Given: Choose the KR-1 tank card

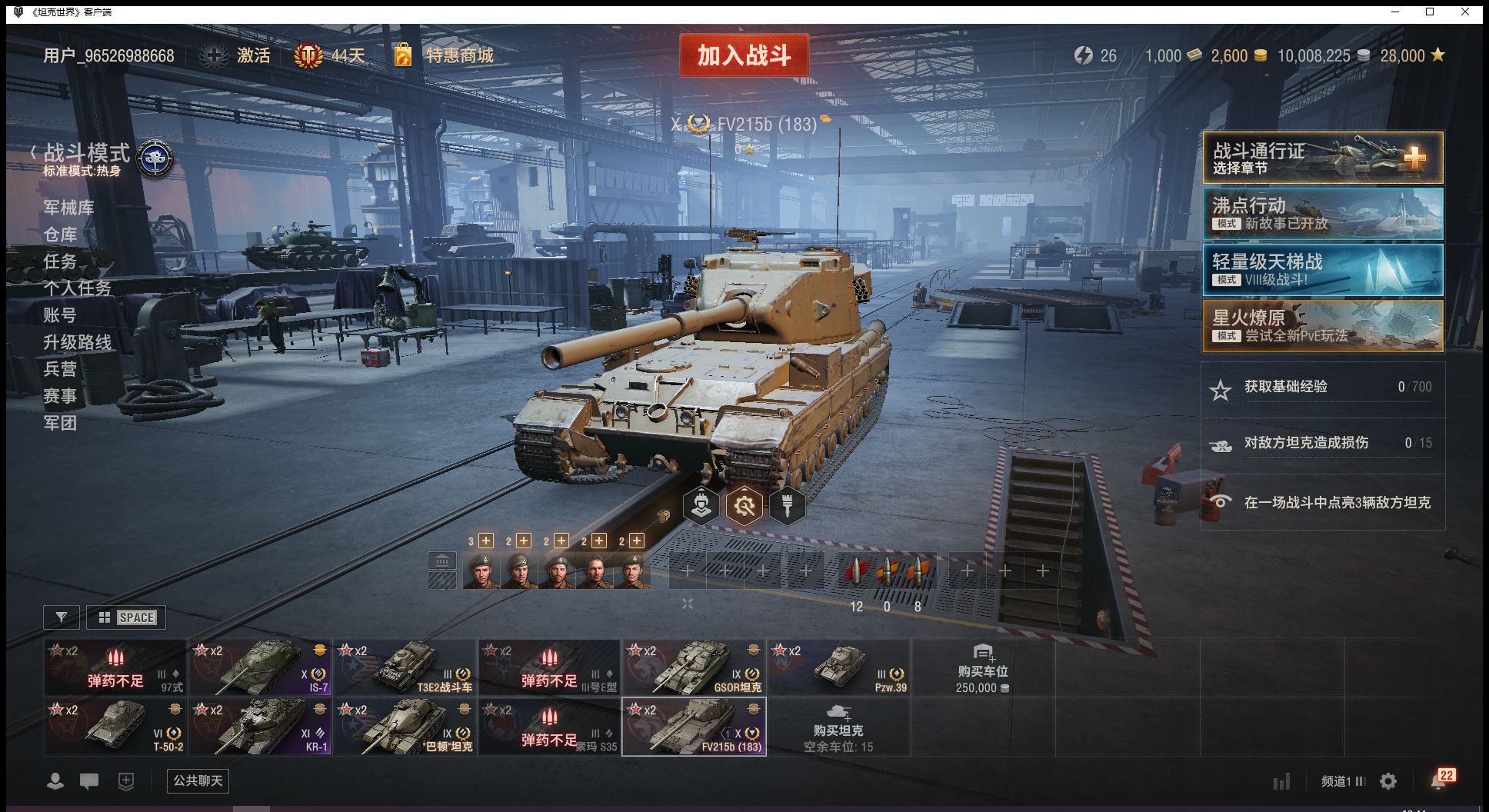Looking at the screenshot, I should click(260, 727).
